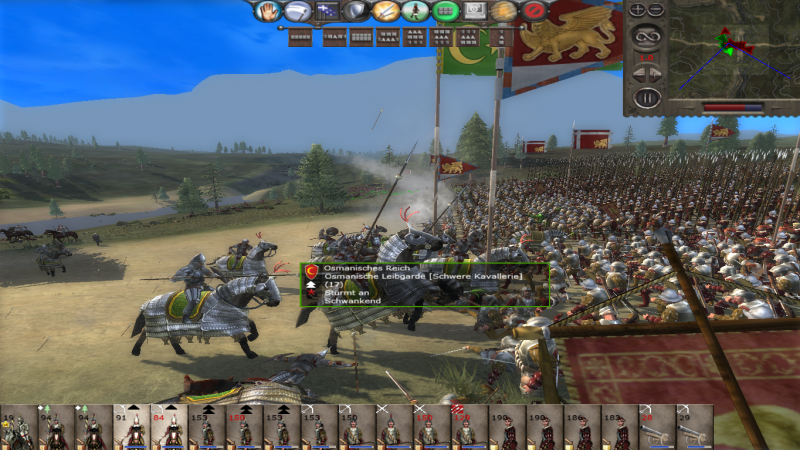The width and height of the screenshot is (800, 450).
Task: Click the blue flag rally command icon
Action: (x=327, y=11)
